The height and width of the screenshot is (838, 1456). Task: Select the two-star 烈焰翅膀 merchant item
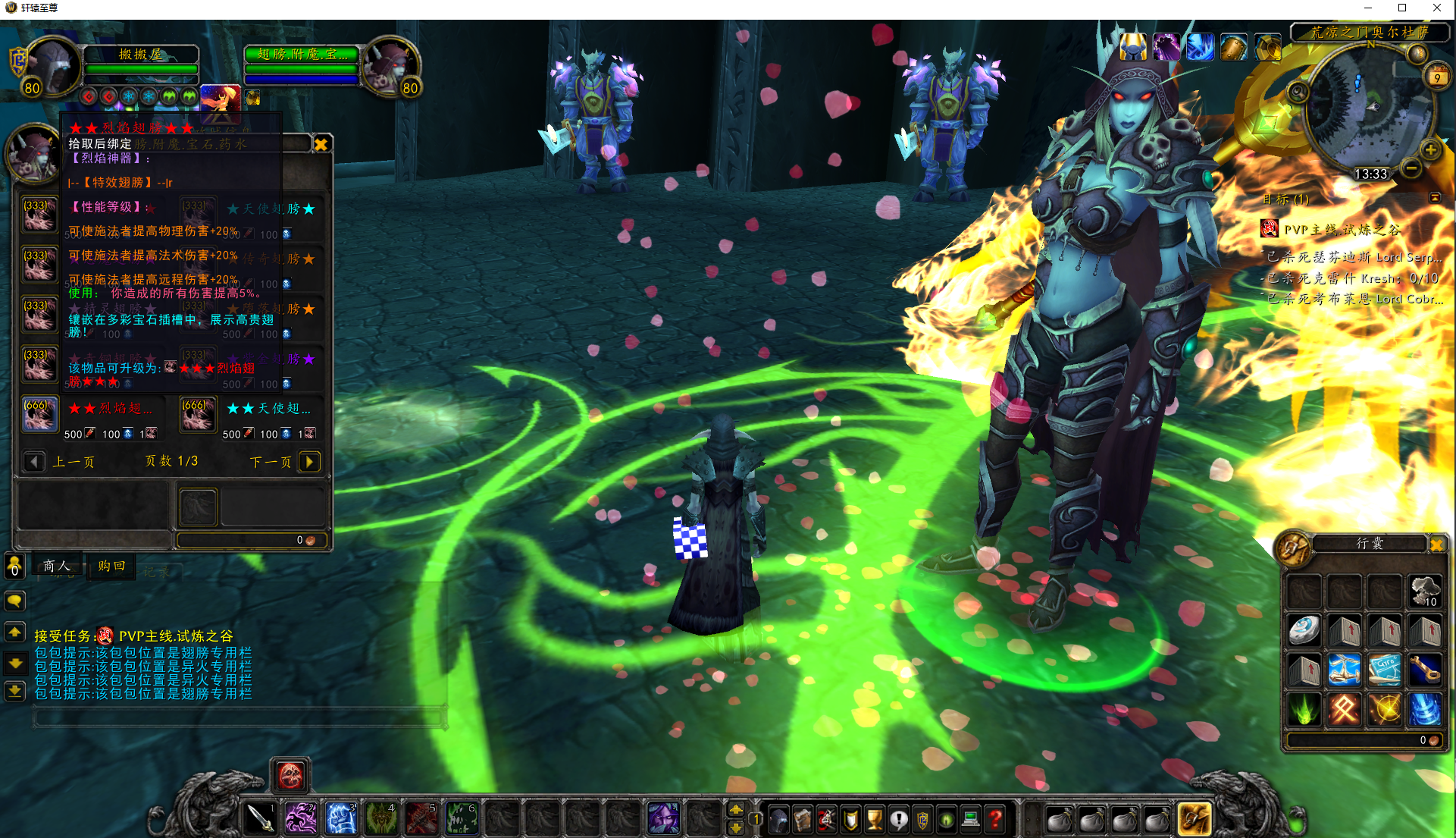point(39,416)
